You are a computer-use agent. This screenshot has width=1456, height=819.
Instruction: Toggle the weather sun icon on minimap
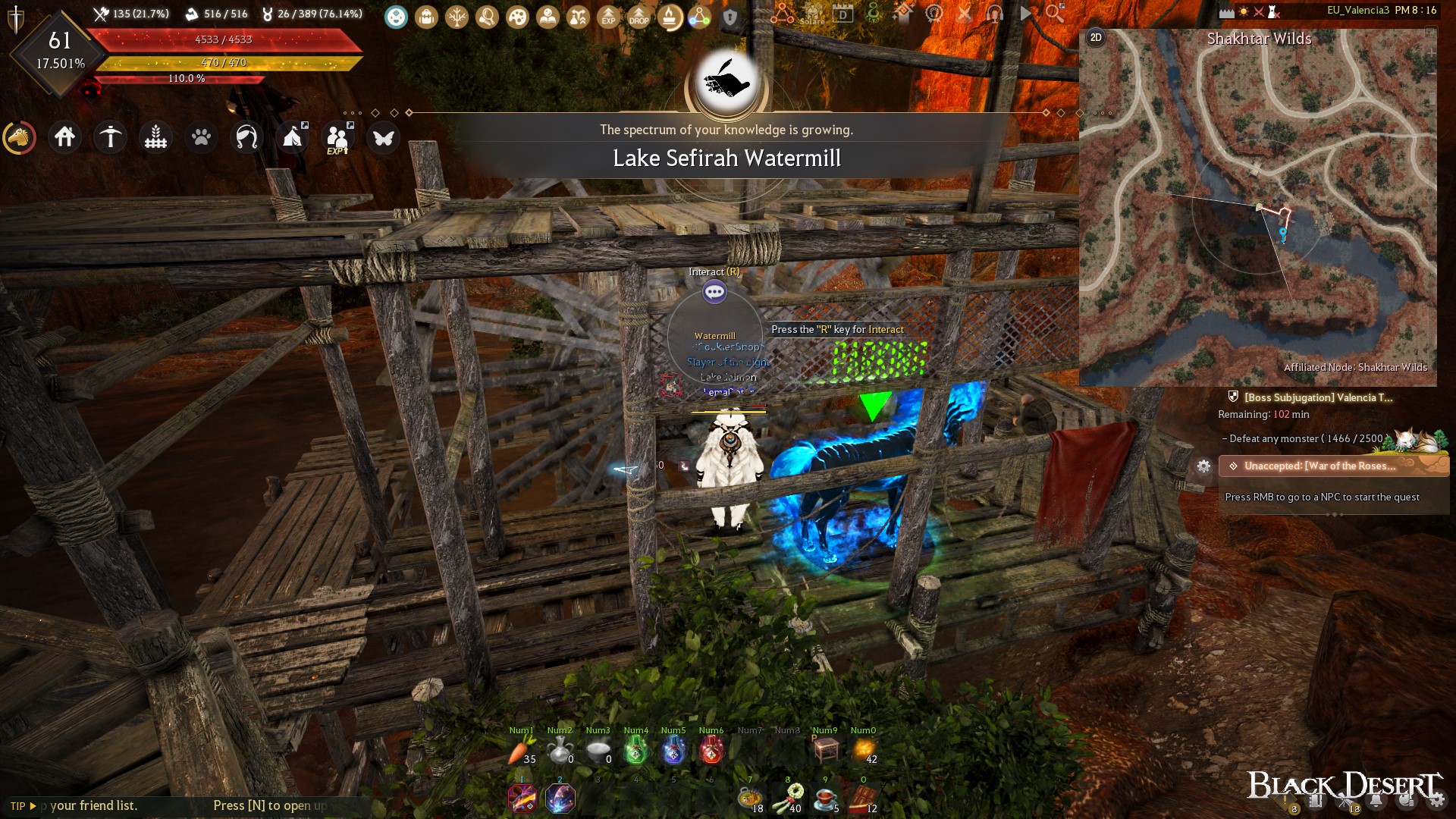[1244, 11]
